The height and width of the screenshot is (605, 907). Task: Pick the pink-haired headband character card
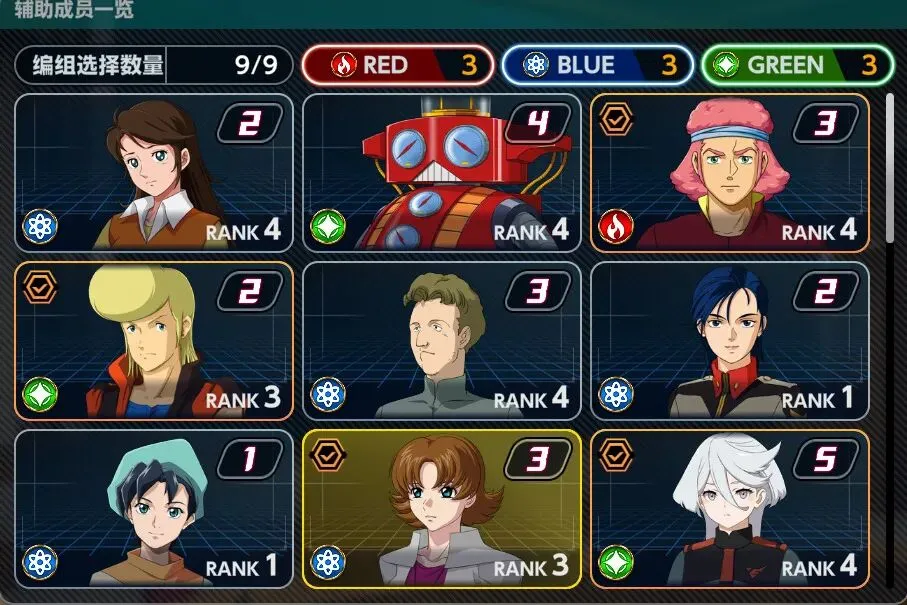coord(729,172)
